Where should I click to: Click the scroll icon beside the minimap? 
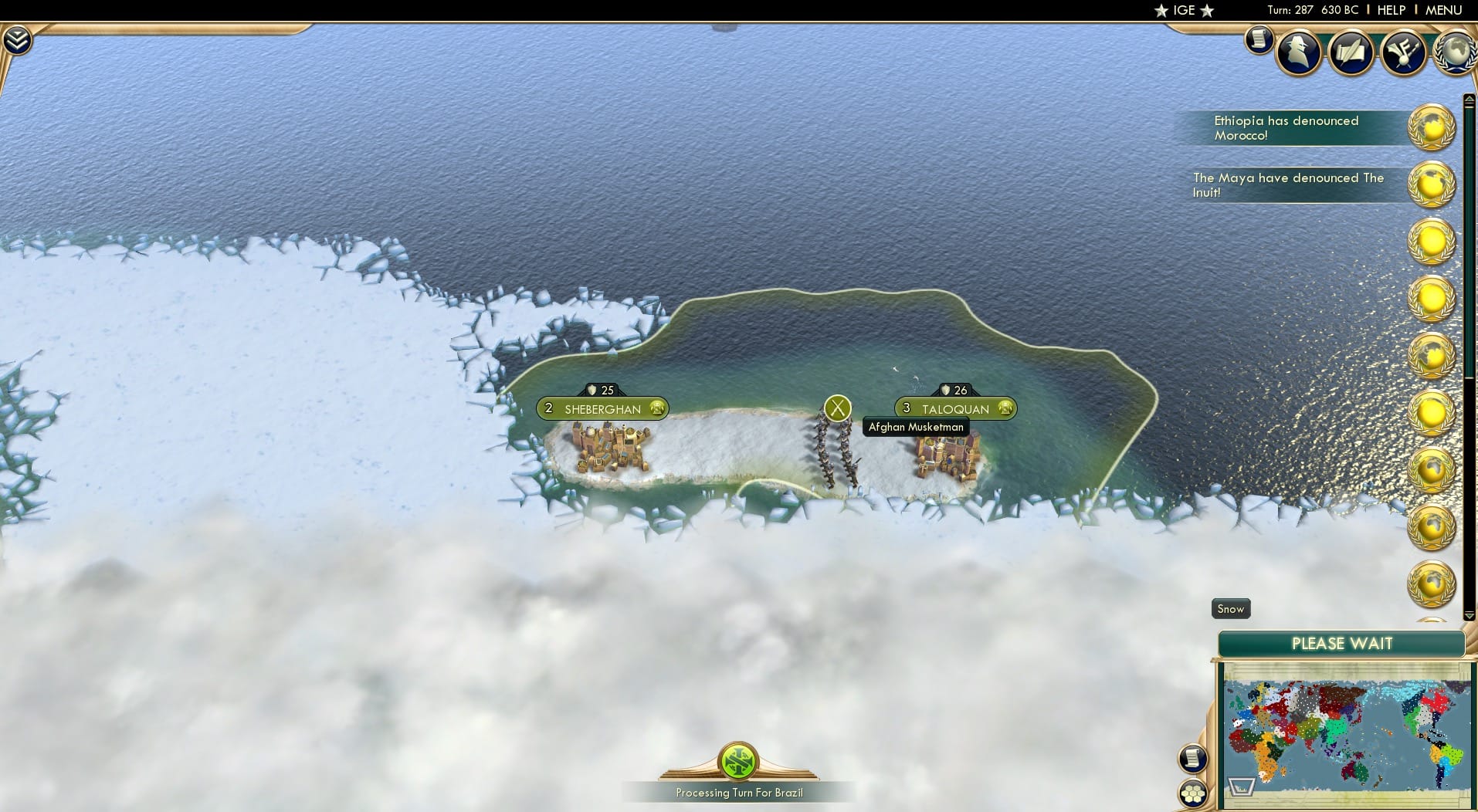[1192, 759]
